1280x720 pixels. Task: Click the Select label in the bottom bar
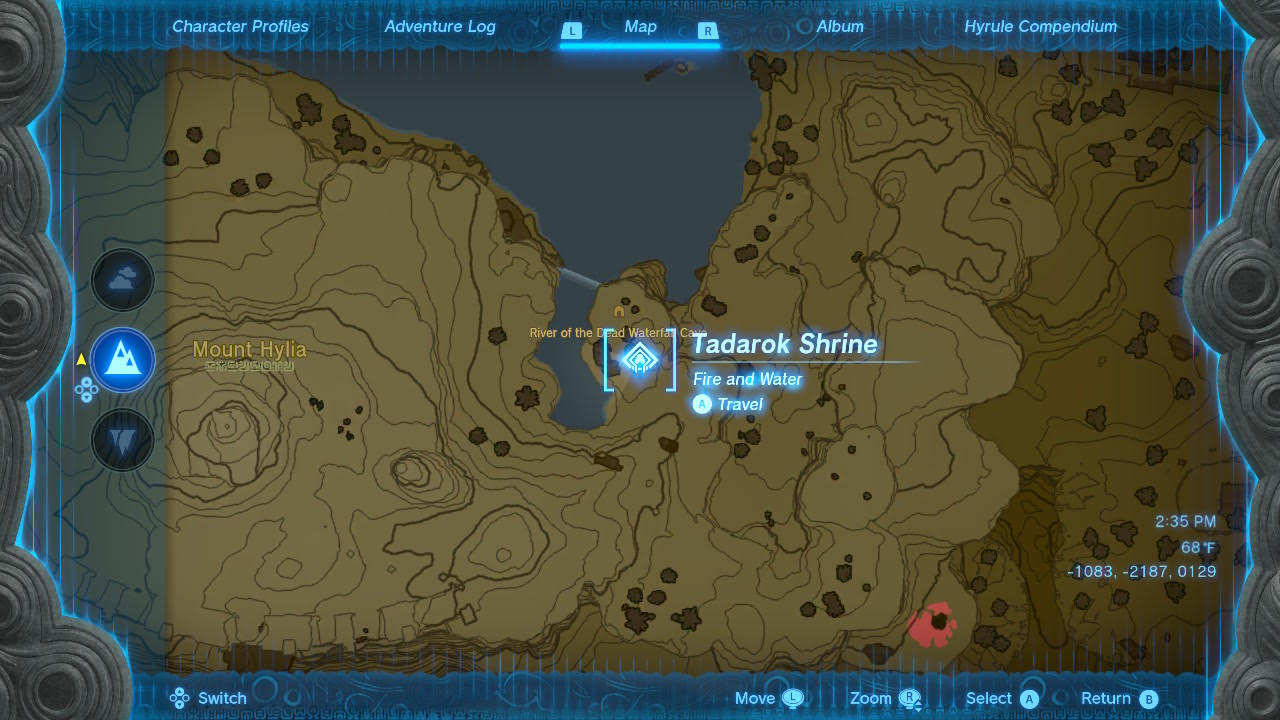(990, 698)
